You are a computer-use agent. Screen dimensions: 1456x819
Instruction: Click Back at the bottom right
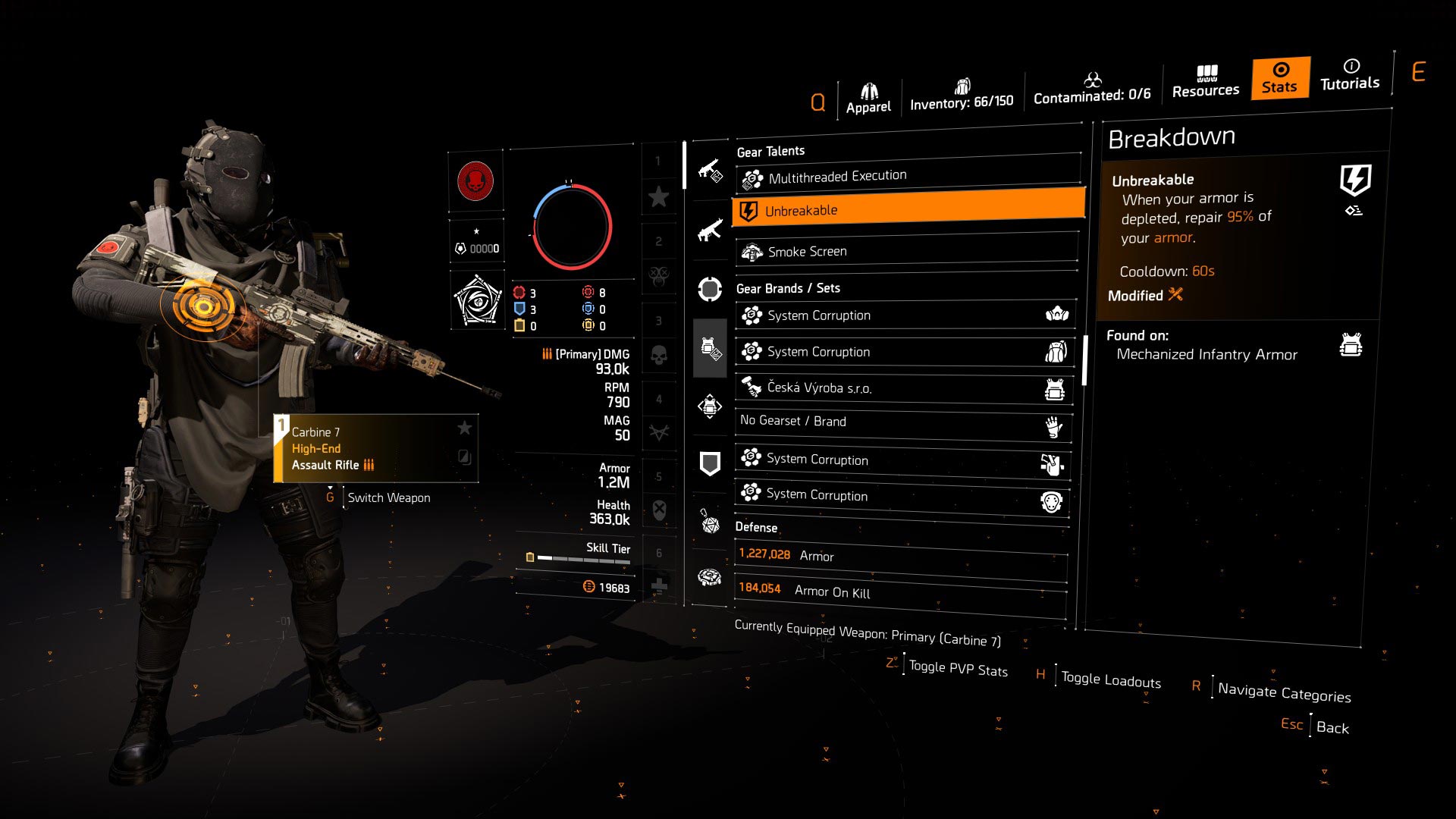coord(1332,727)
